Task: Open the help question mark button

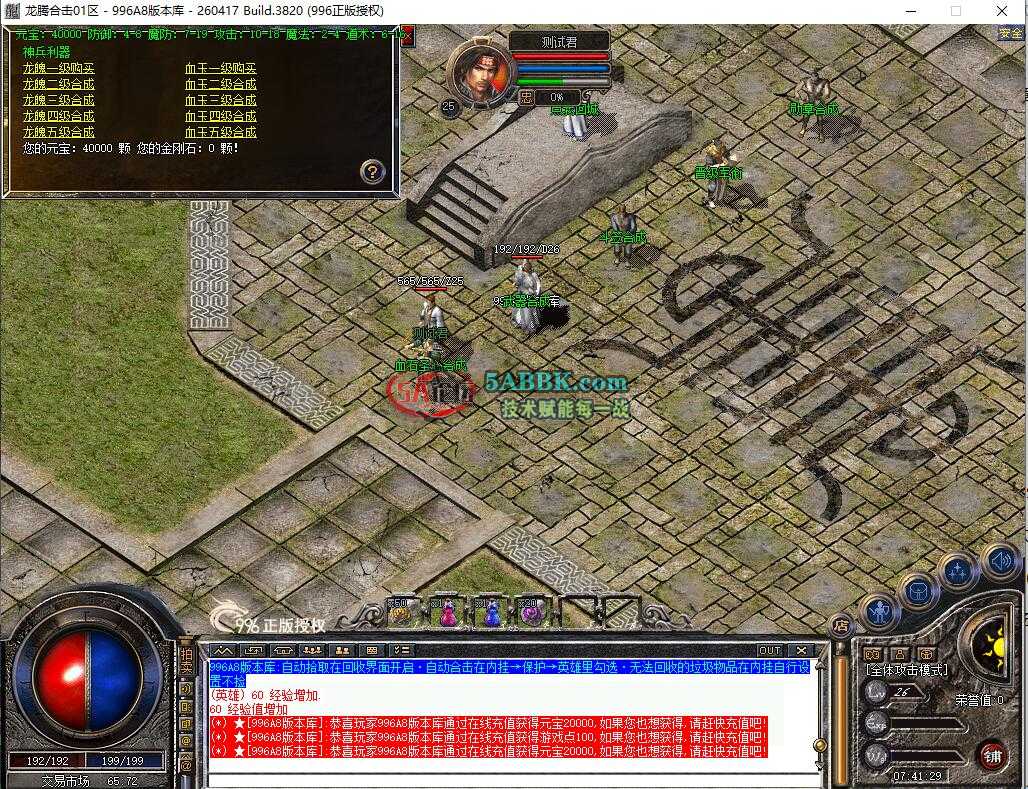Action: pos(372,171)
